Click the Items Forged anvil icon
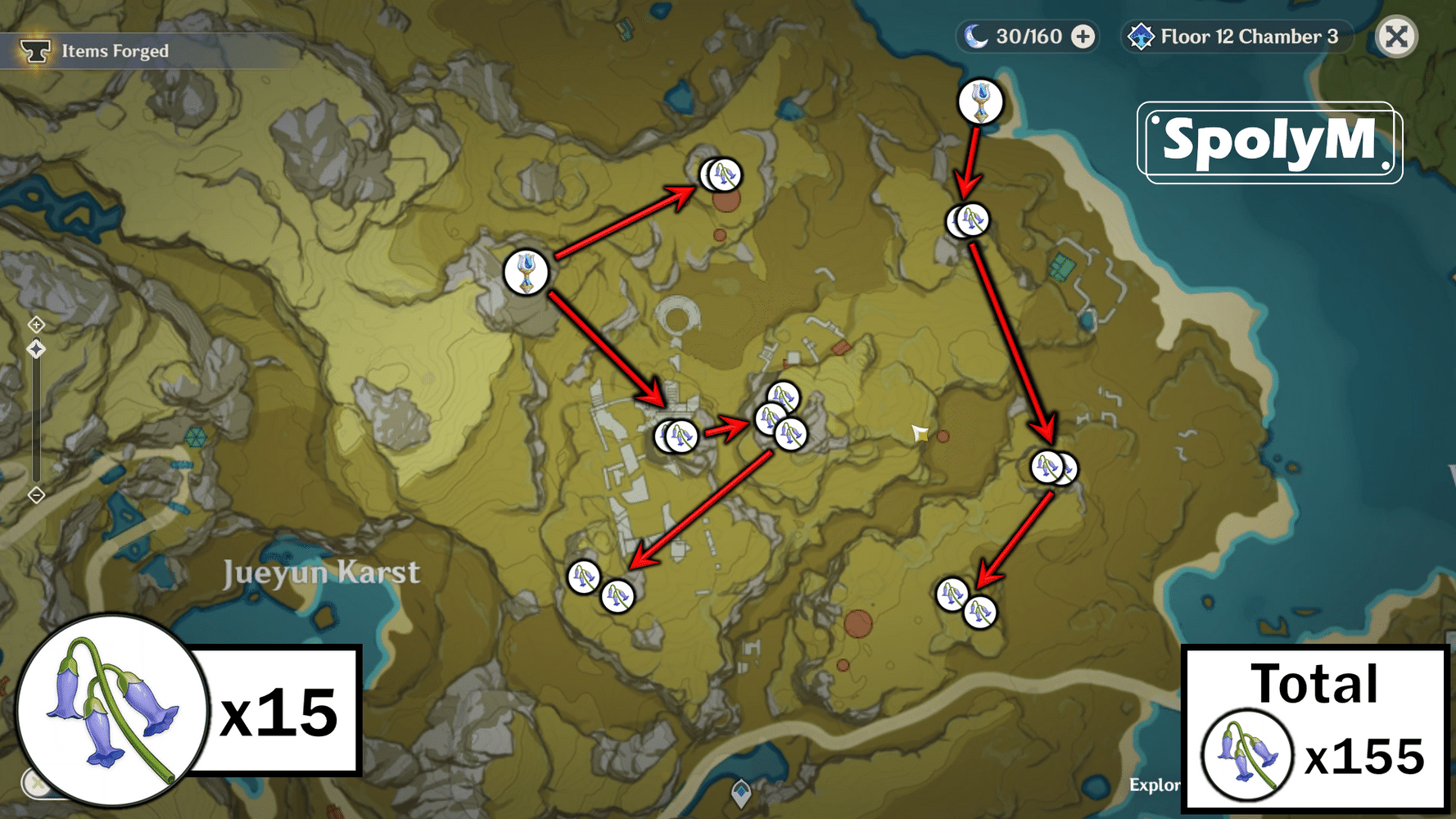The width and height of the screenshot is (1456, 819). pyautogui.click(x=34, y=50)
